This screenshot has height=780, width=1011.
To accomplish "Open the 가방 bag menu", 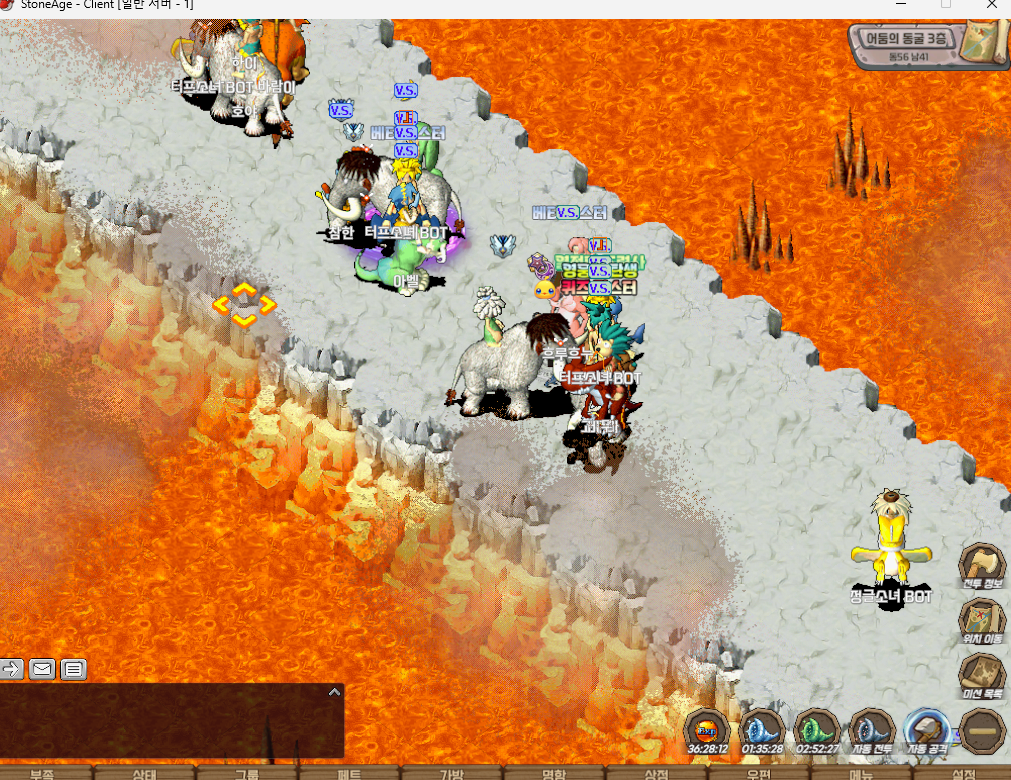I will click(x=452, y=773).
